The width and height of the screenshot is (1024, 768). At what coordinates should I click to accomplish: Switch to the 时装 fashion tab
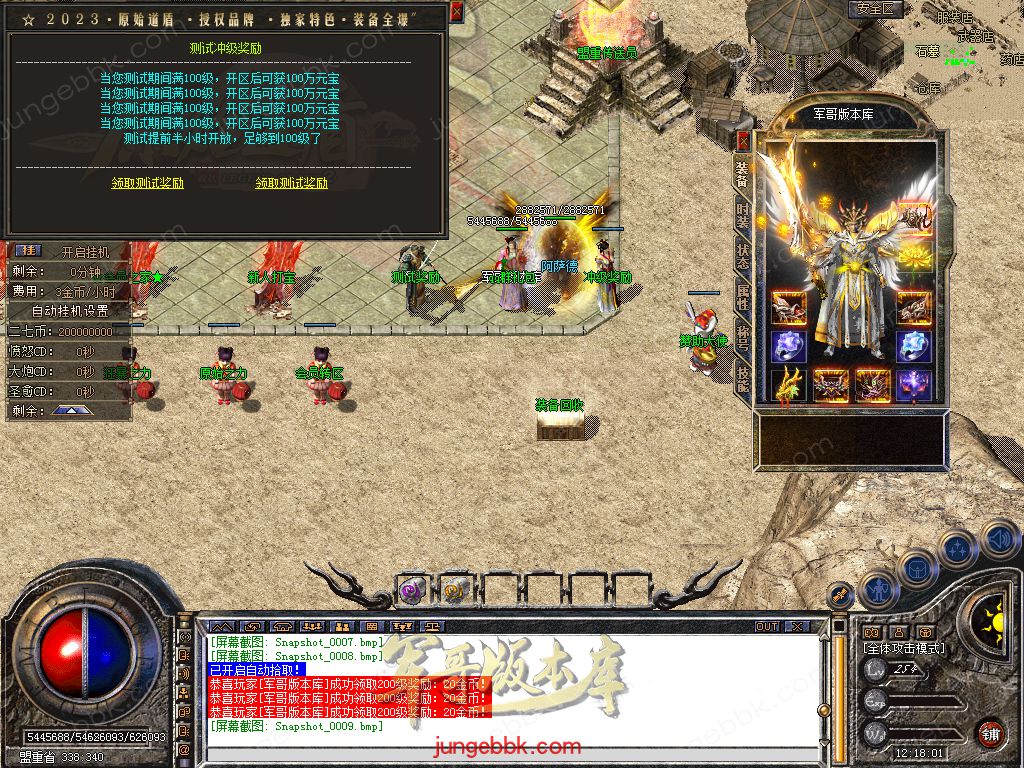742,215
